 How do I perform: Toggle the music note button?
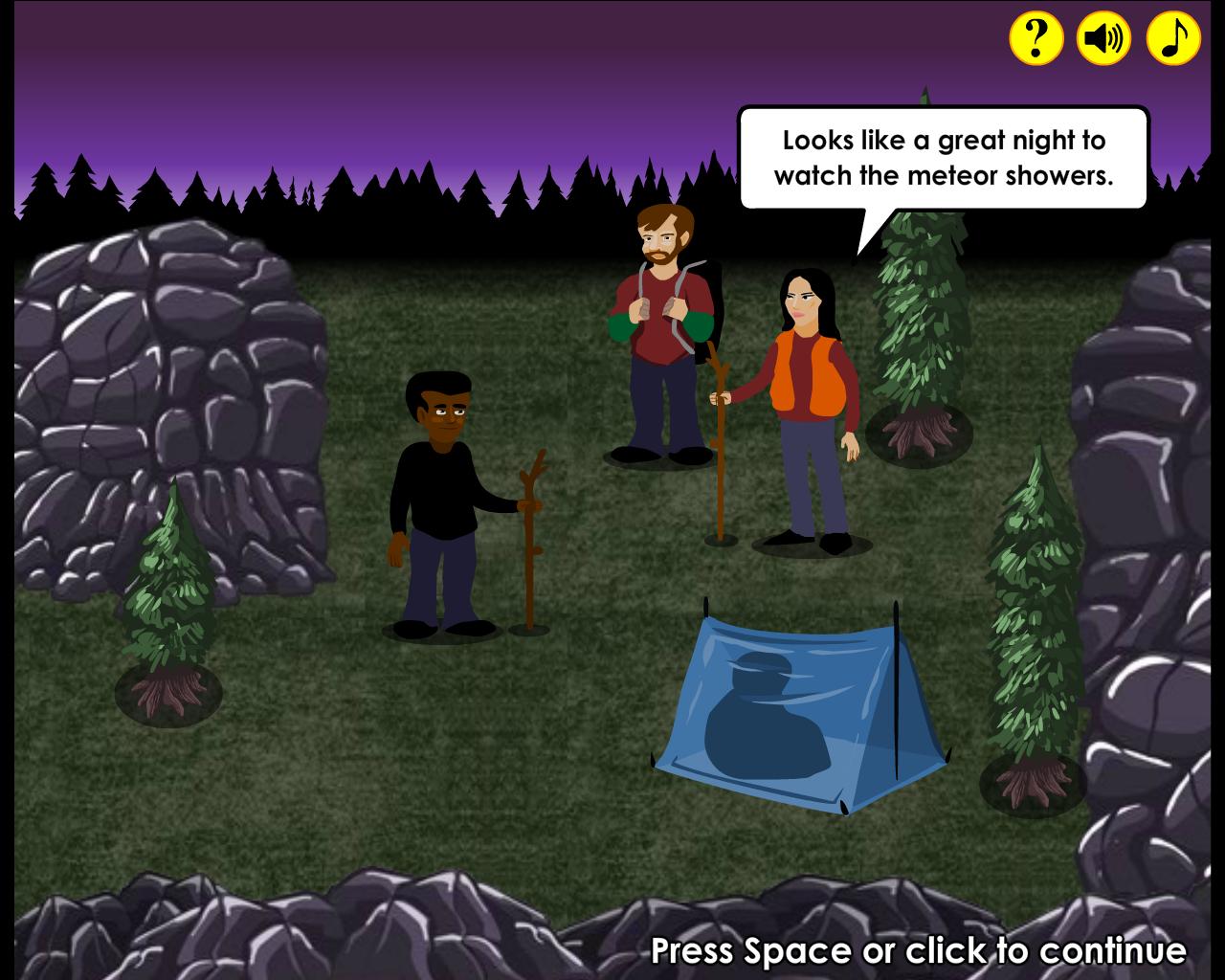(x=1173, y=38)
